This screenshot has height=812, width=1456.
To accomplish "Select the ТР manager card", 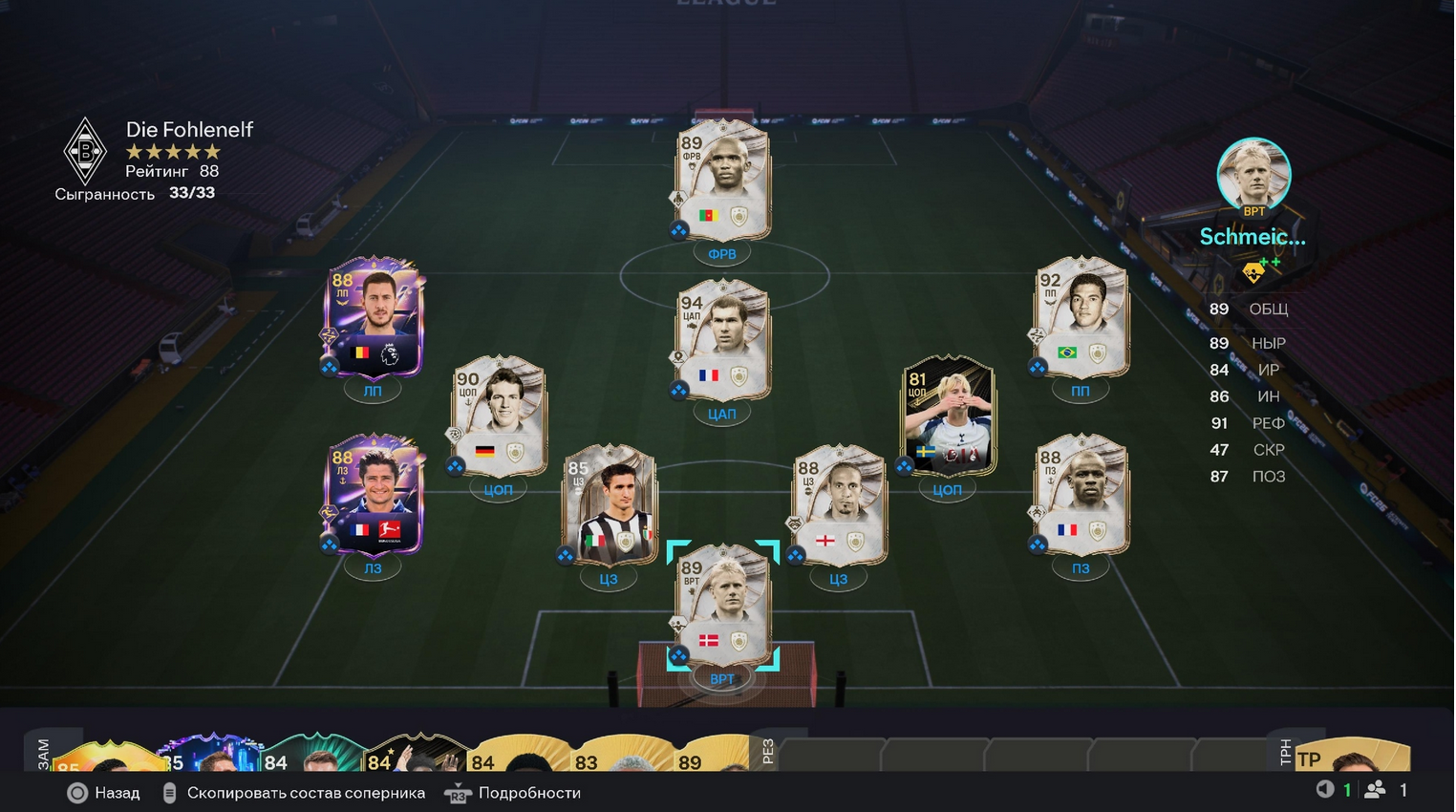I will pos(1352,757).
